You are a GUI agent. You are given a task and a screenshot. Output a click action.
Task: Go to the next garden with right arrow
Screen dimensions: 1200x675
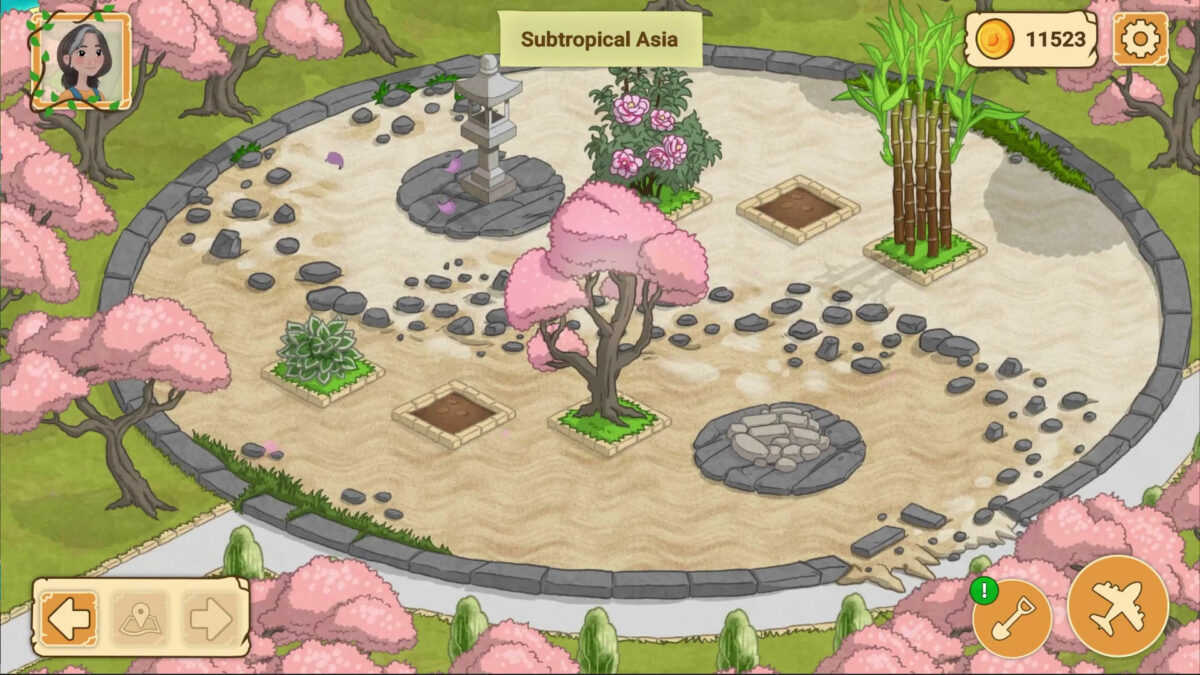click(210, 619)
